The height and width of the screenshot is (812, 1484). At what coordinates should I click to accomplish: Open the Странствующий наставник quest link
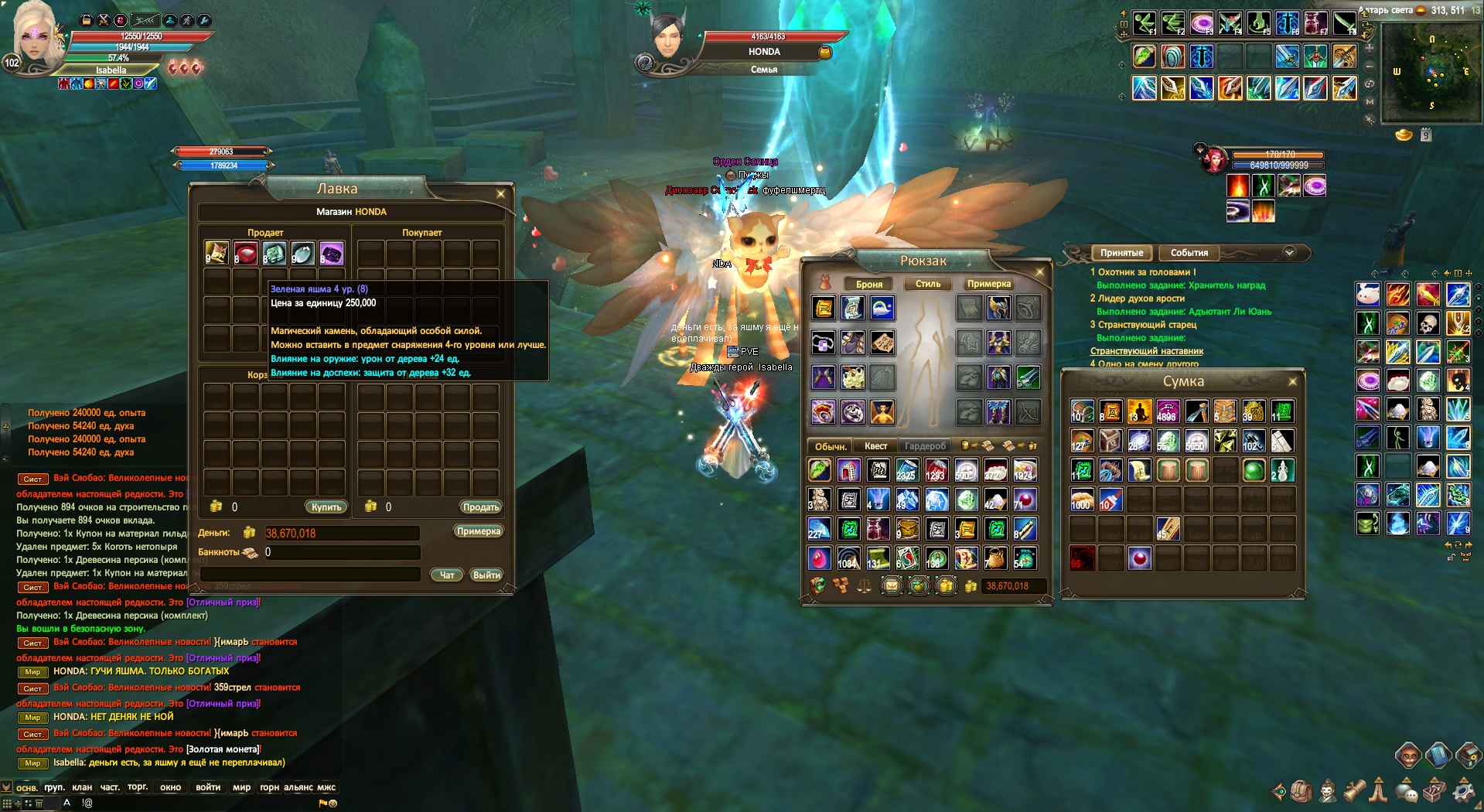(x=1146, y=351)
